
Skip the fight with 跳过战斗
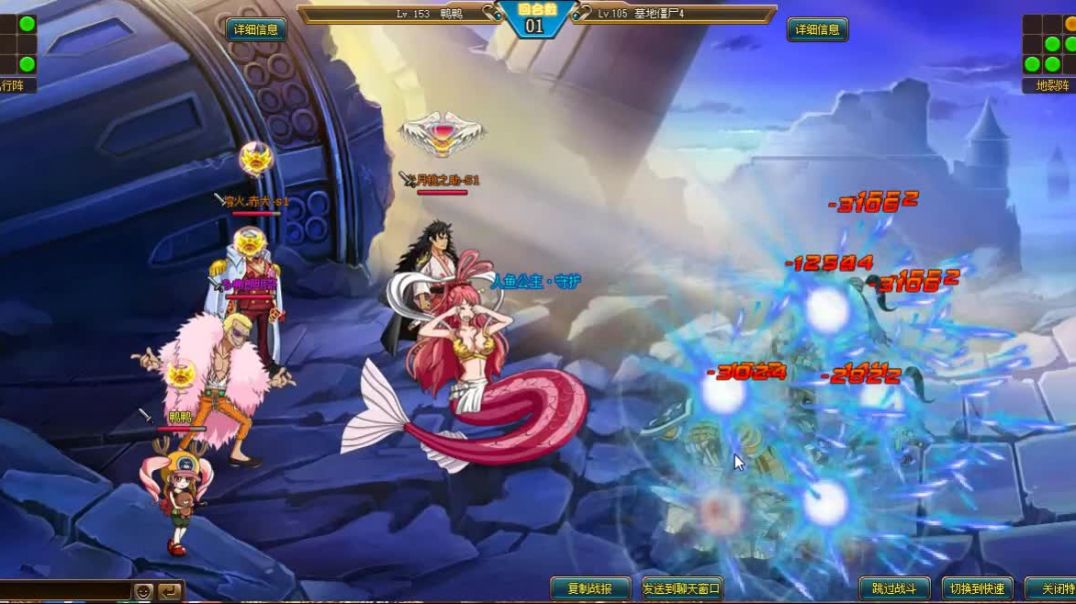(x=894, y=589)
